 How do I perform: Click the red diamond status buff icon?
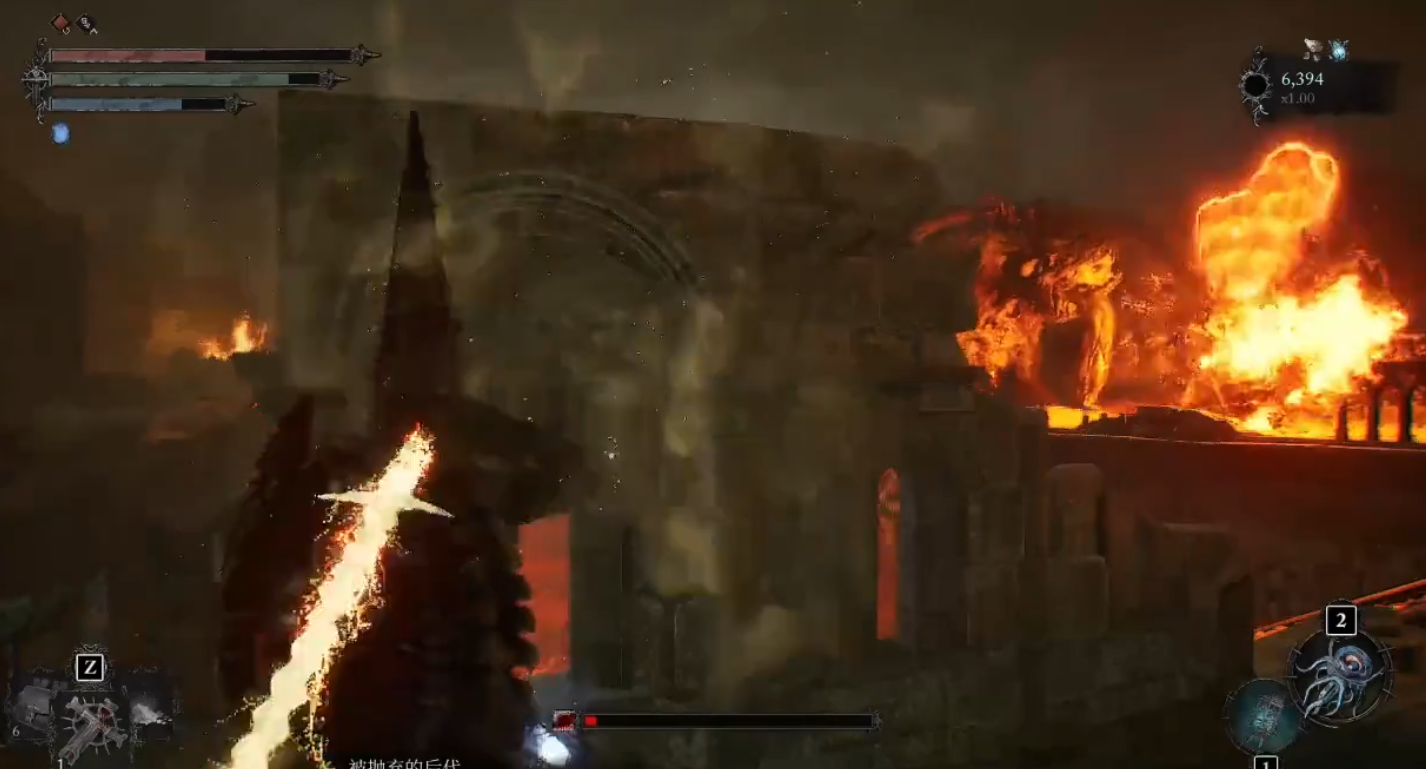(x=61, y=22)
